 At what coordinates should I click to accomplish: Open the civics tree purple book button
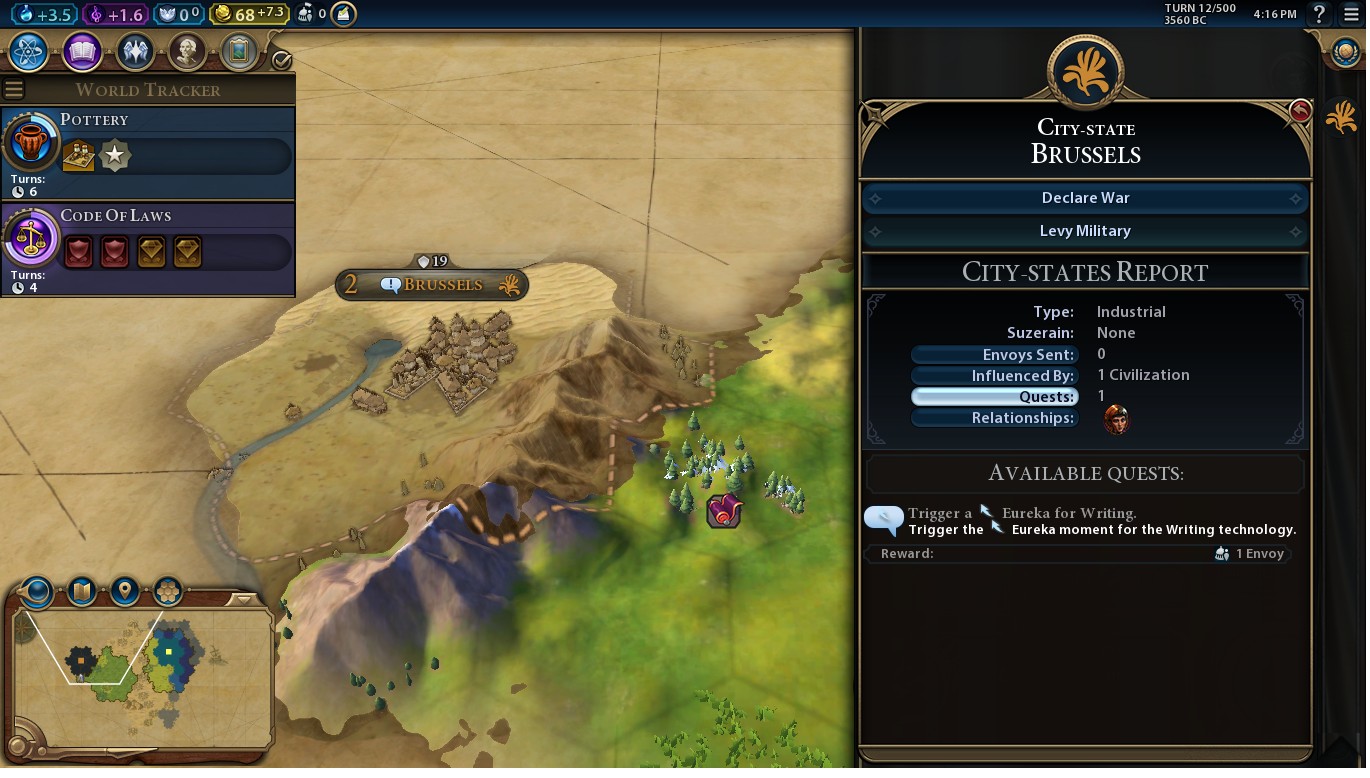click(x=82, y=51)
